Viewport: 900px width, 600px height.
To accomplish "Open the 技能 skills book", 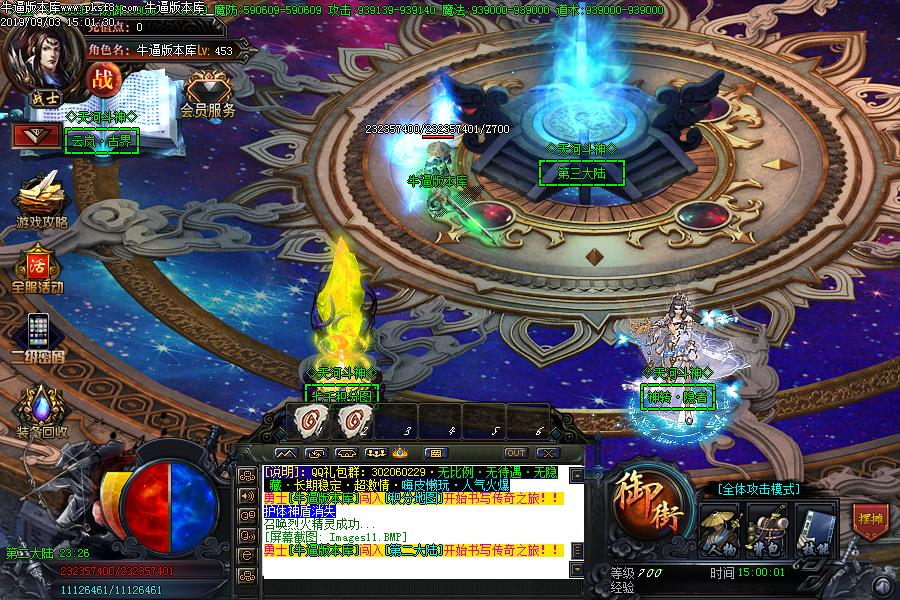I will pyautogui.click(x=814, y=530).
